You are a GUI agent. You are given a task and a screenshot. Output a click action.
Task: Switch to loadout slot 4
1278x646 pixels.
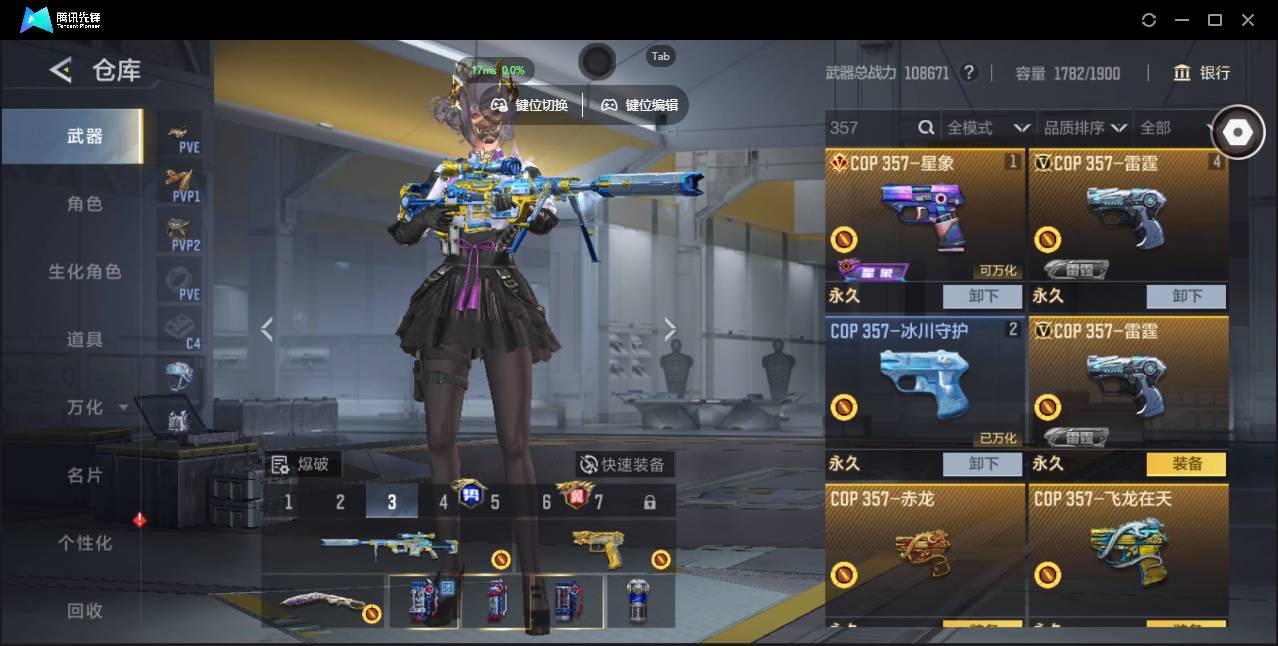tap(443, 502)
